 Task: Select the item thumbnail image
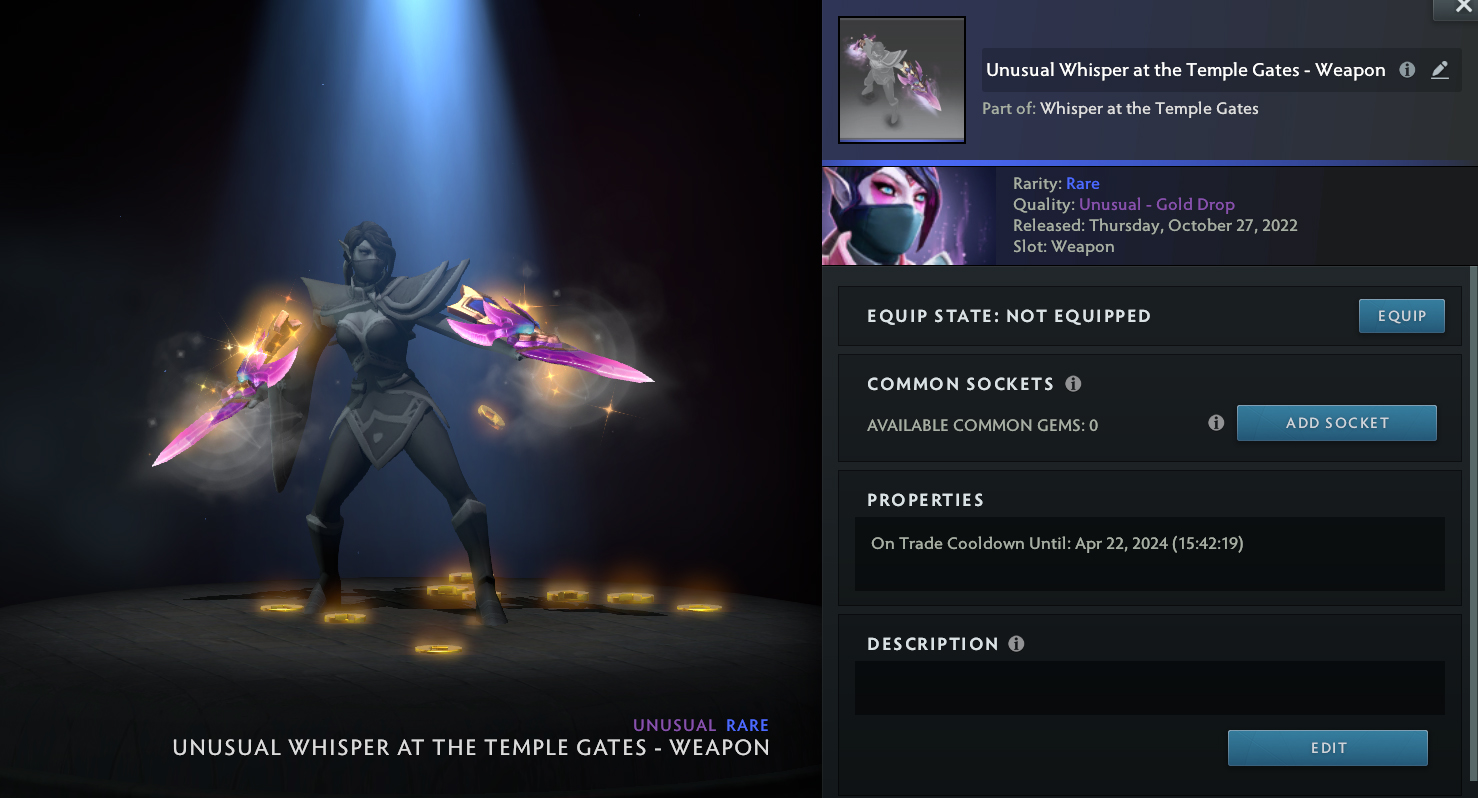coord(901,80)
